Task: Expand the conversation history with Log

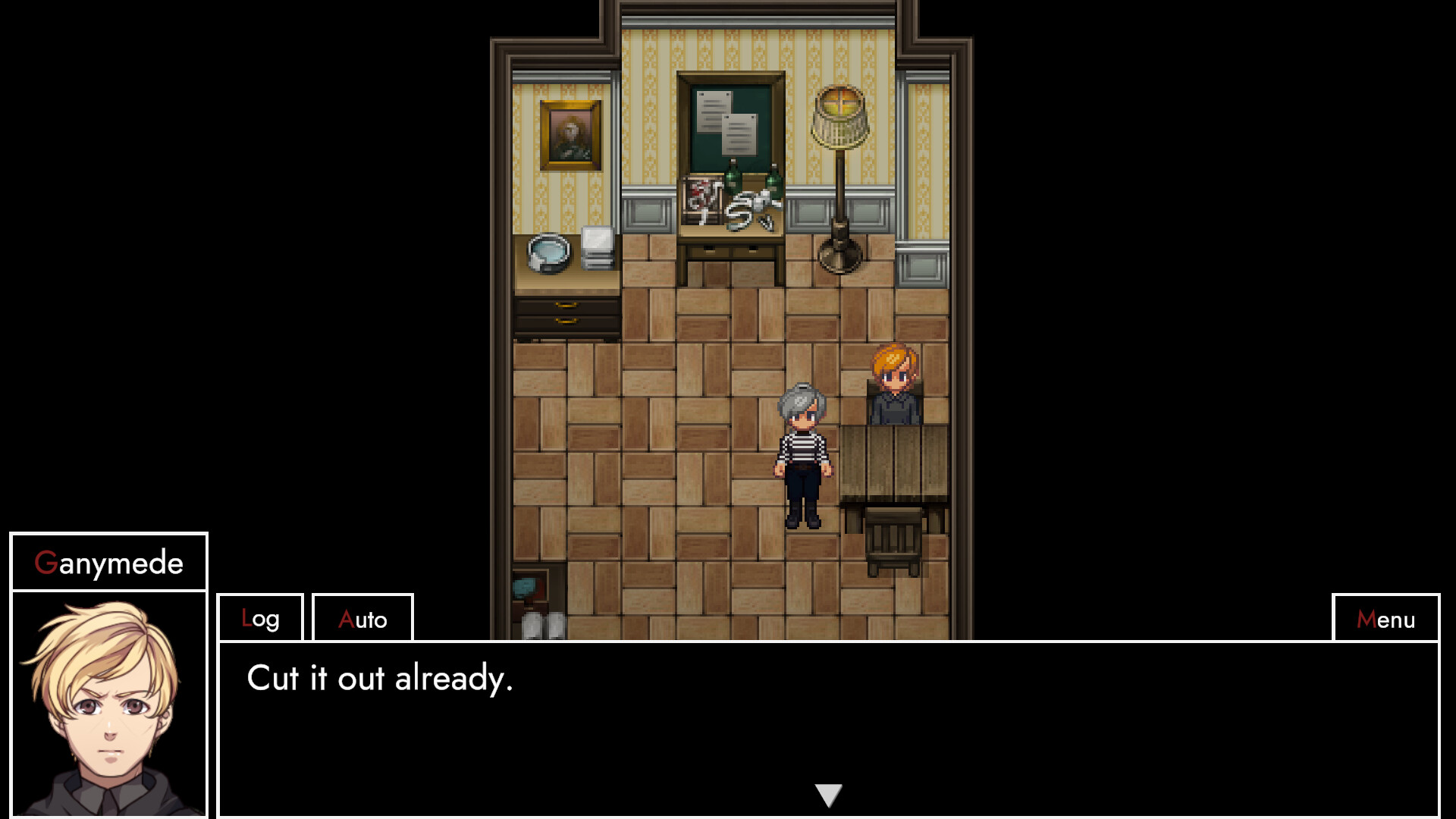Action: click(259, 618)
